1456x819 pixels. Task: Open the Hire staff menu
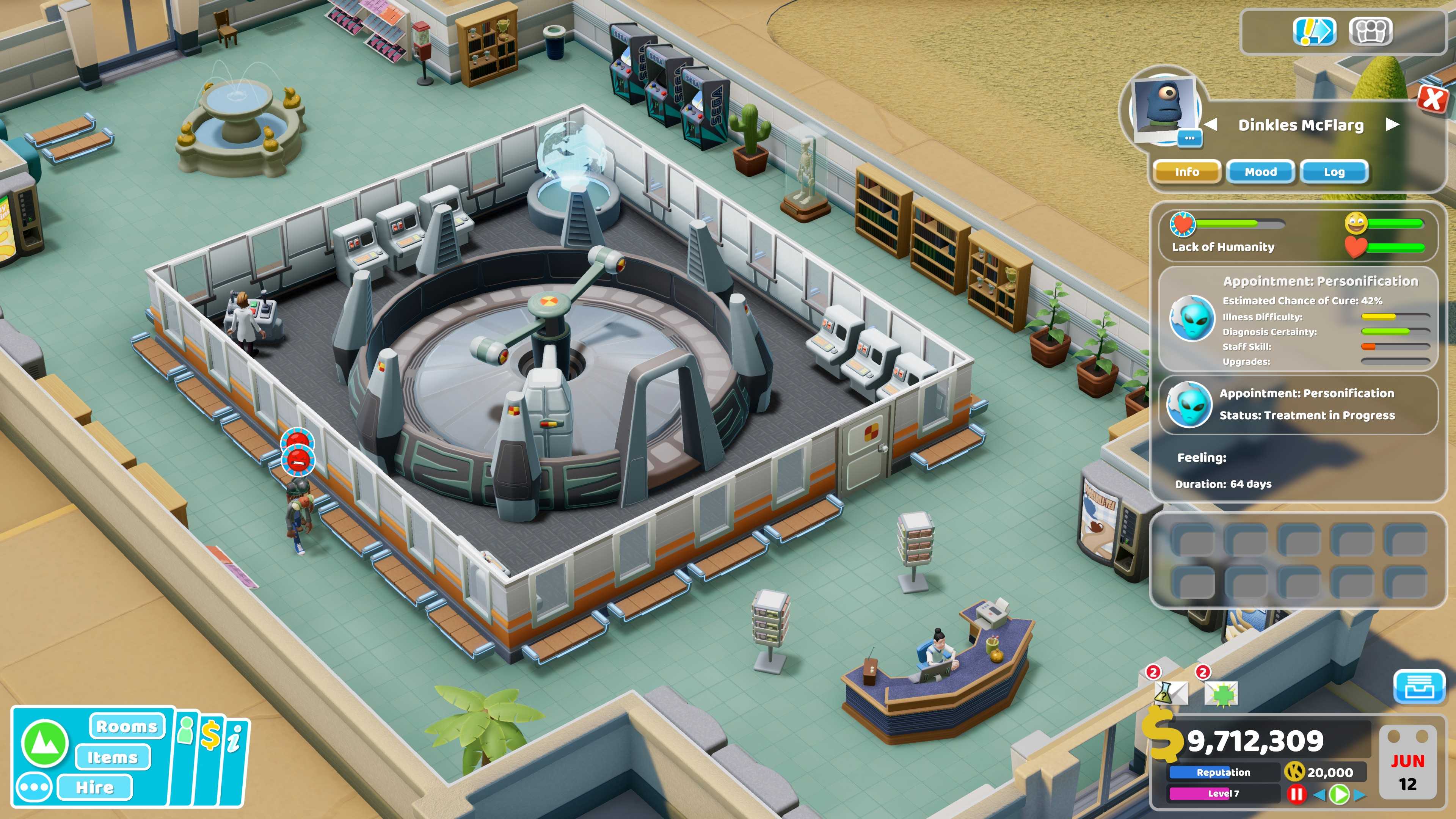coord(96,788)
